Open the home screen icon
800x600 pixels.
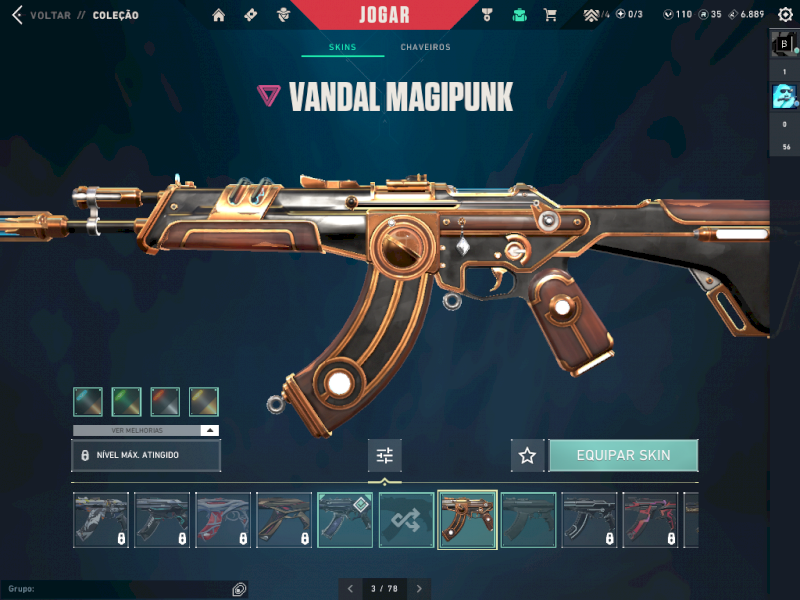(219, 15)
